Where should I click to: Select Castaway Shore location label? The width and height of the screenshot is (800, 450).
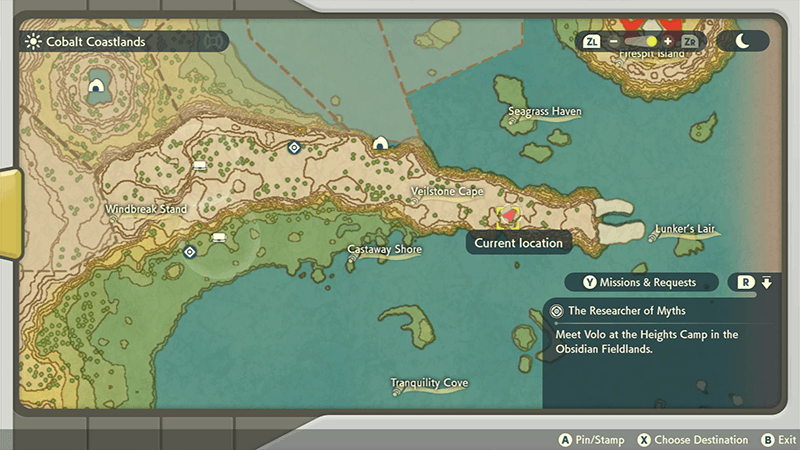click(x=384, y=249)
